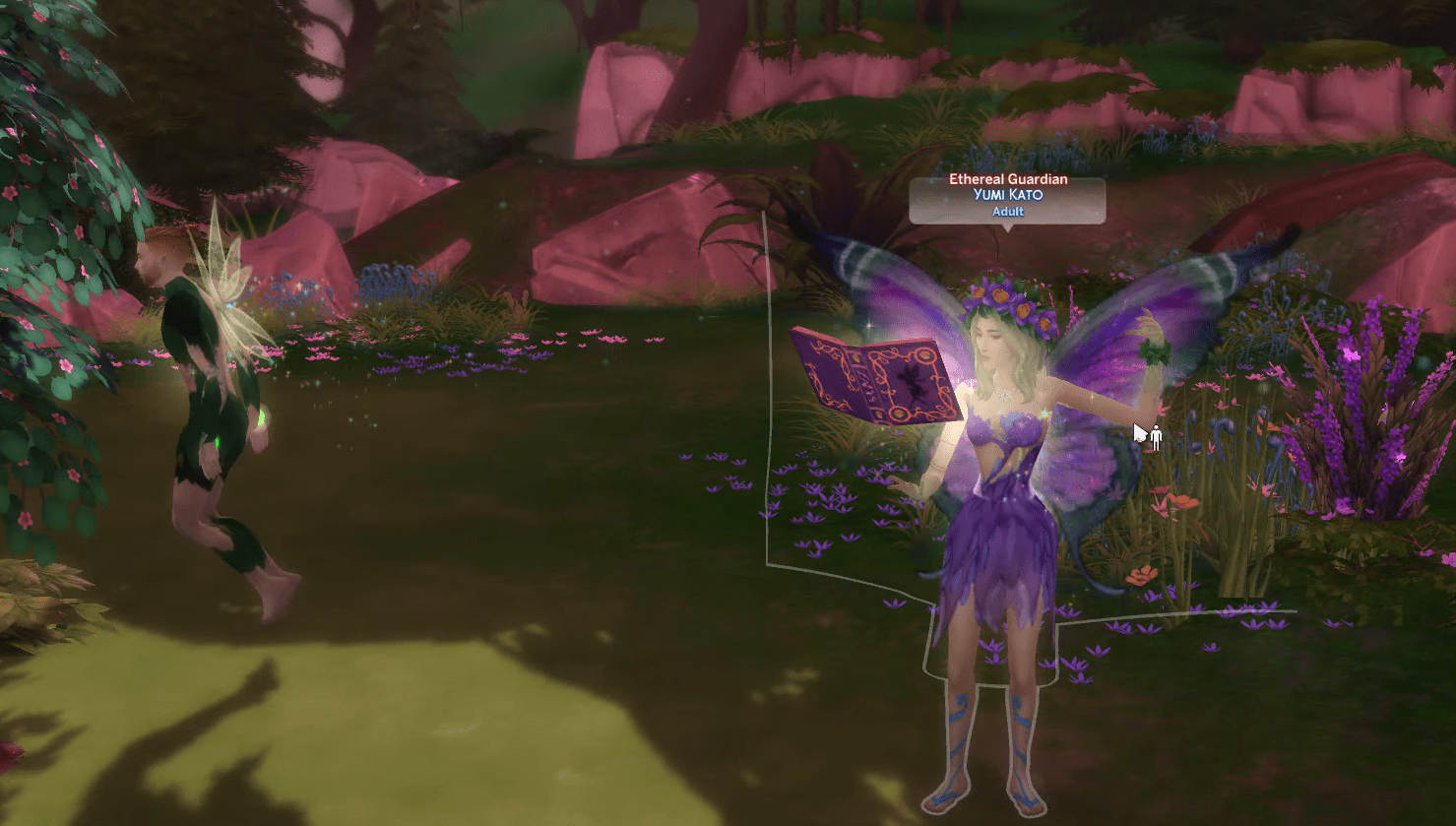The image size is (1456, 826).
Task: Select the blue bellflowers near the green sim
Action: click(384, 276)
